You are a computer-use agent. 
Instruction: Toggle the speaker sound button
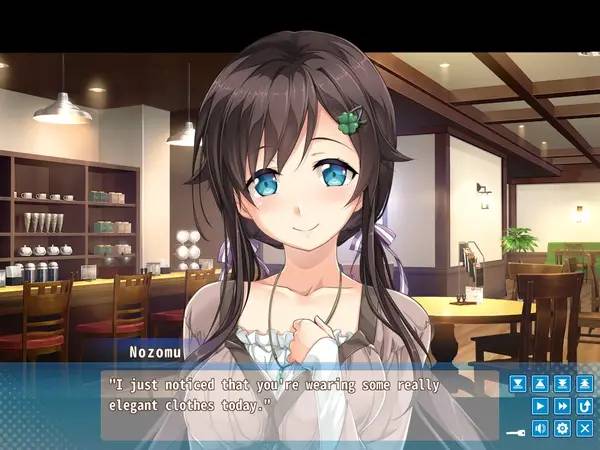[540, 429]
